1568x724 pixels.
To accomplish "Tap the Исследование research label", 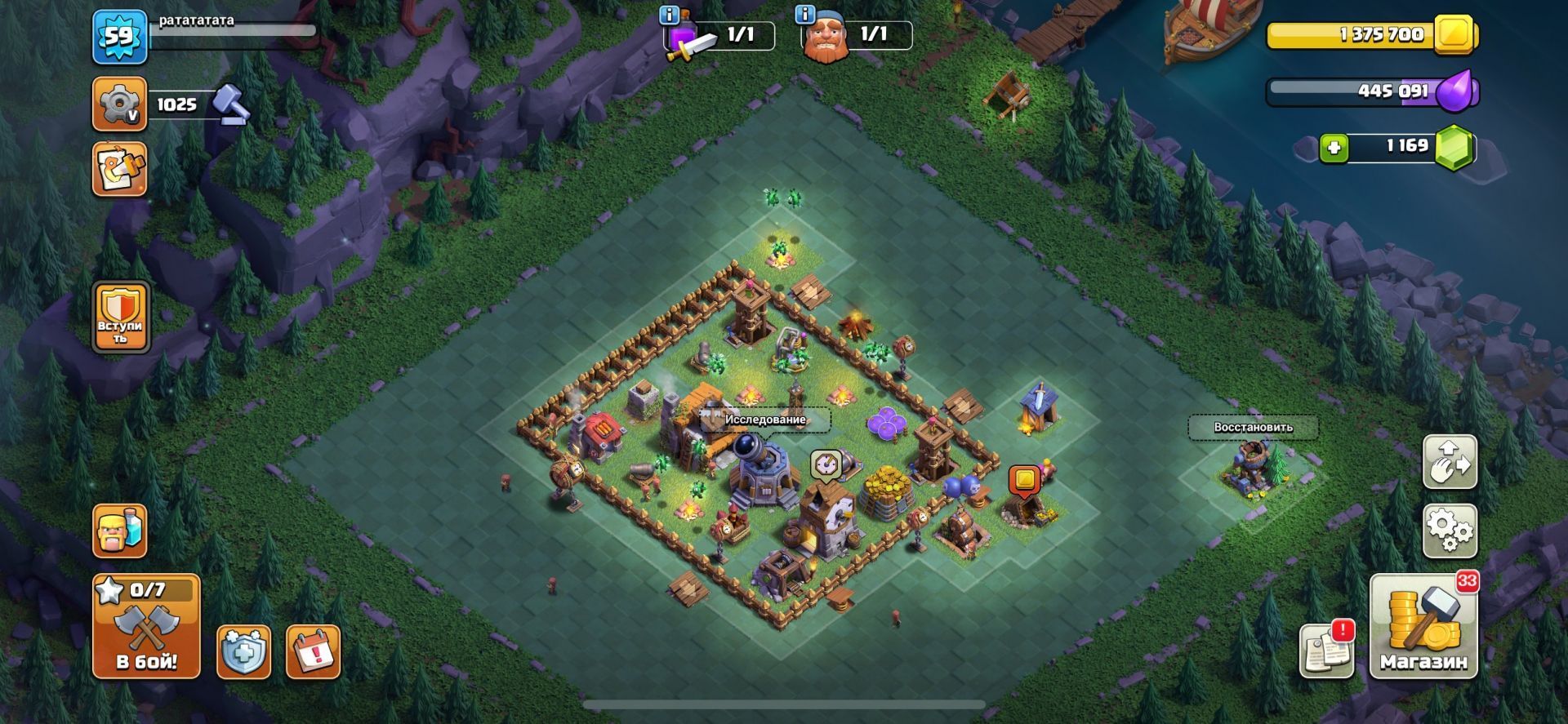I will pyautogui.click(x=764, y=420).
